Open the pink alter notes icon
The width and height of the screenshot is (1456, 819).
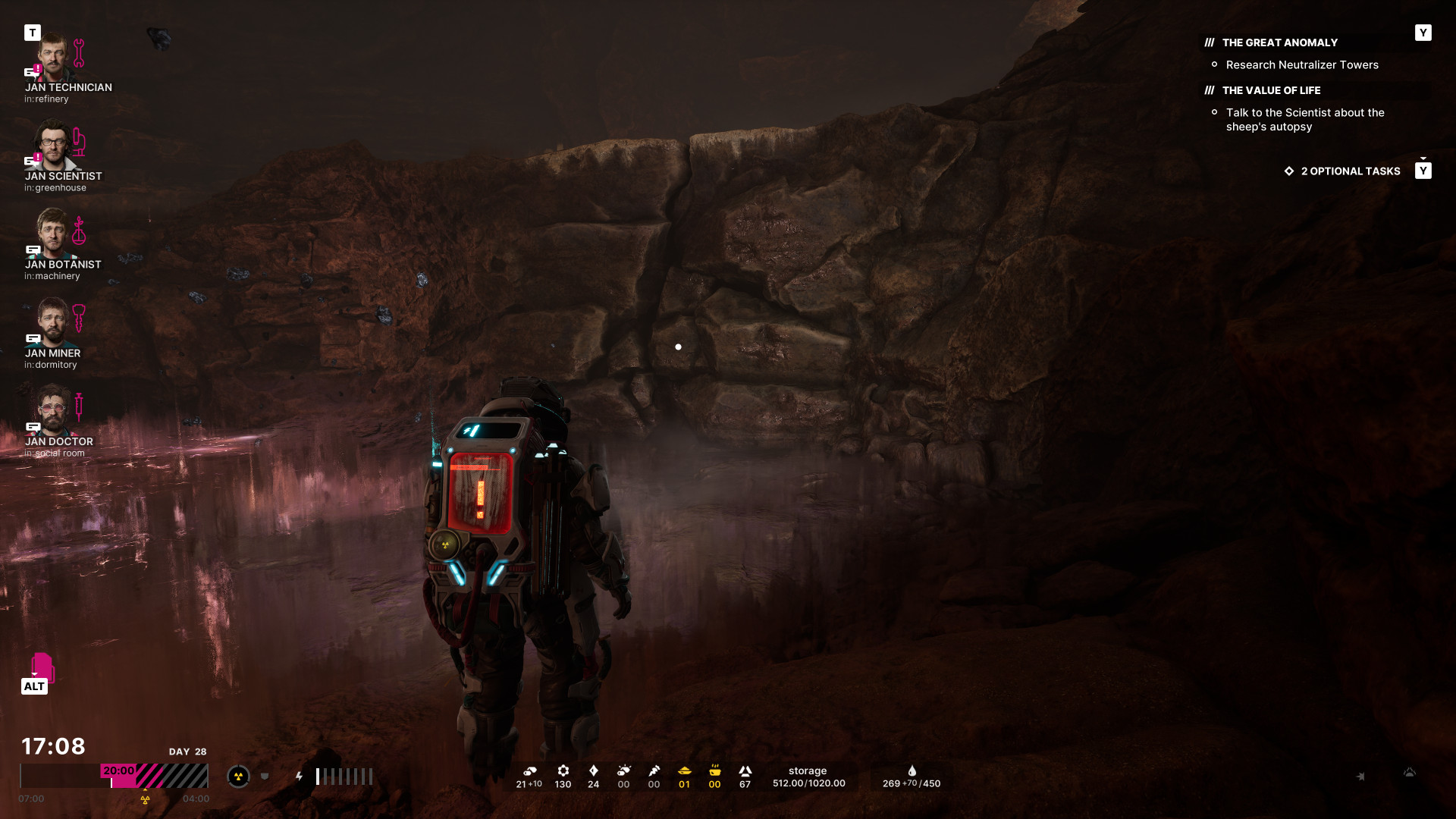tap(42, 667)
